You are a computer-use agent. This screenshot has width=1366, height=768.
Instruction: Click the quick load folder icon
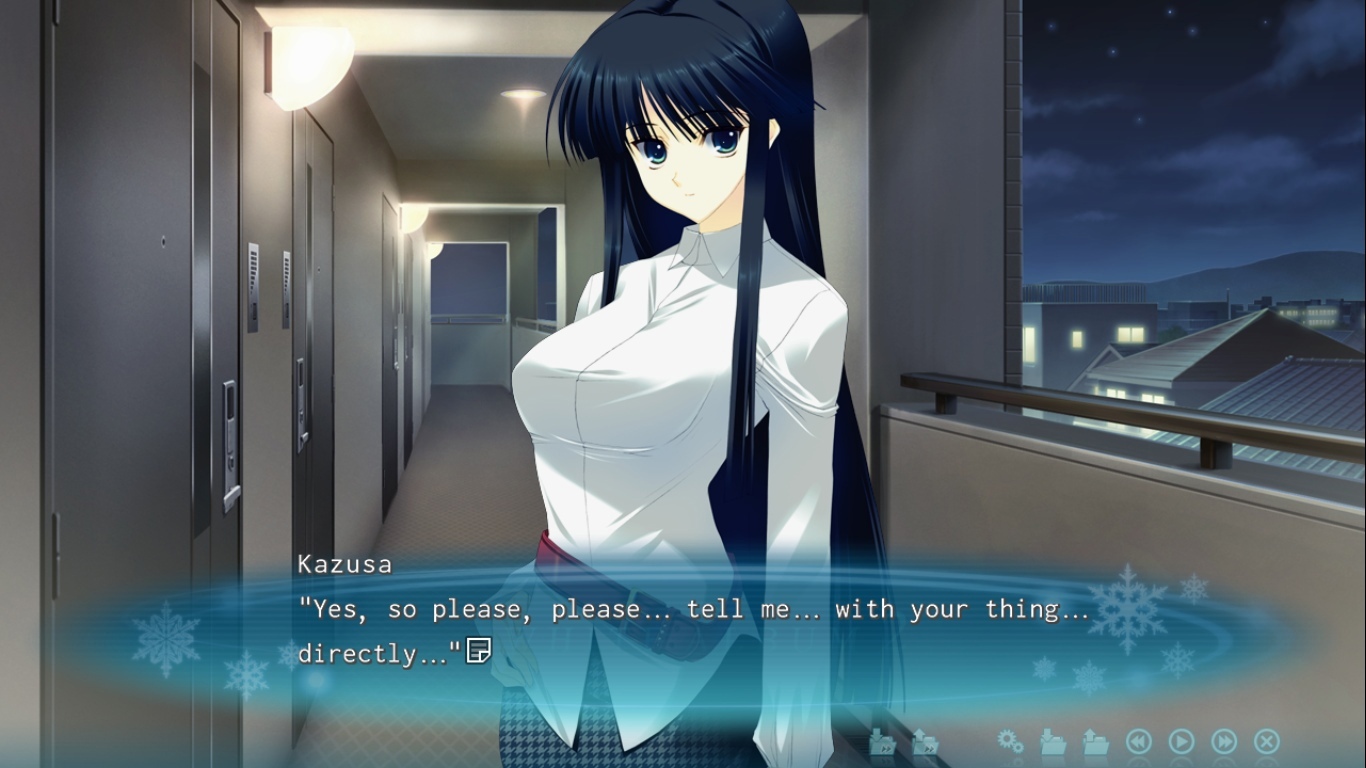tap(924, 741)
